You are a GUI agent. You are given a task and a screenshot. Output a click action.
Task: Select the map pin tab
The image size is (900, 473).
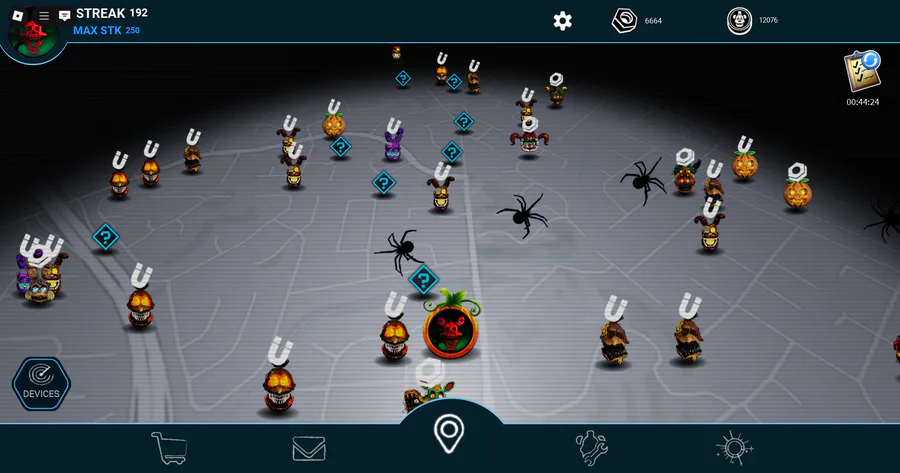449,434
